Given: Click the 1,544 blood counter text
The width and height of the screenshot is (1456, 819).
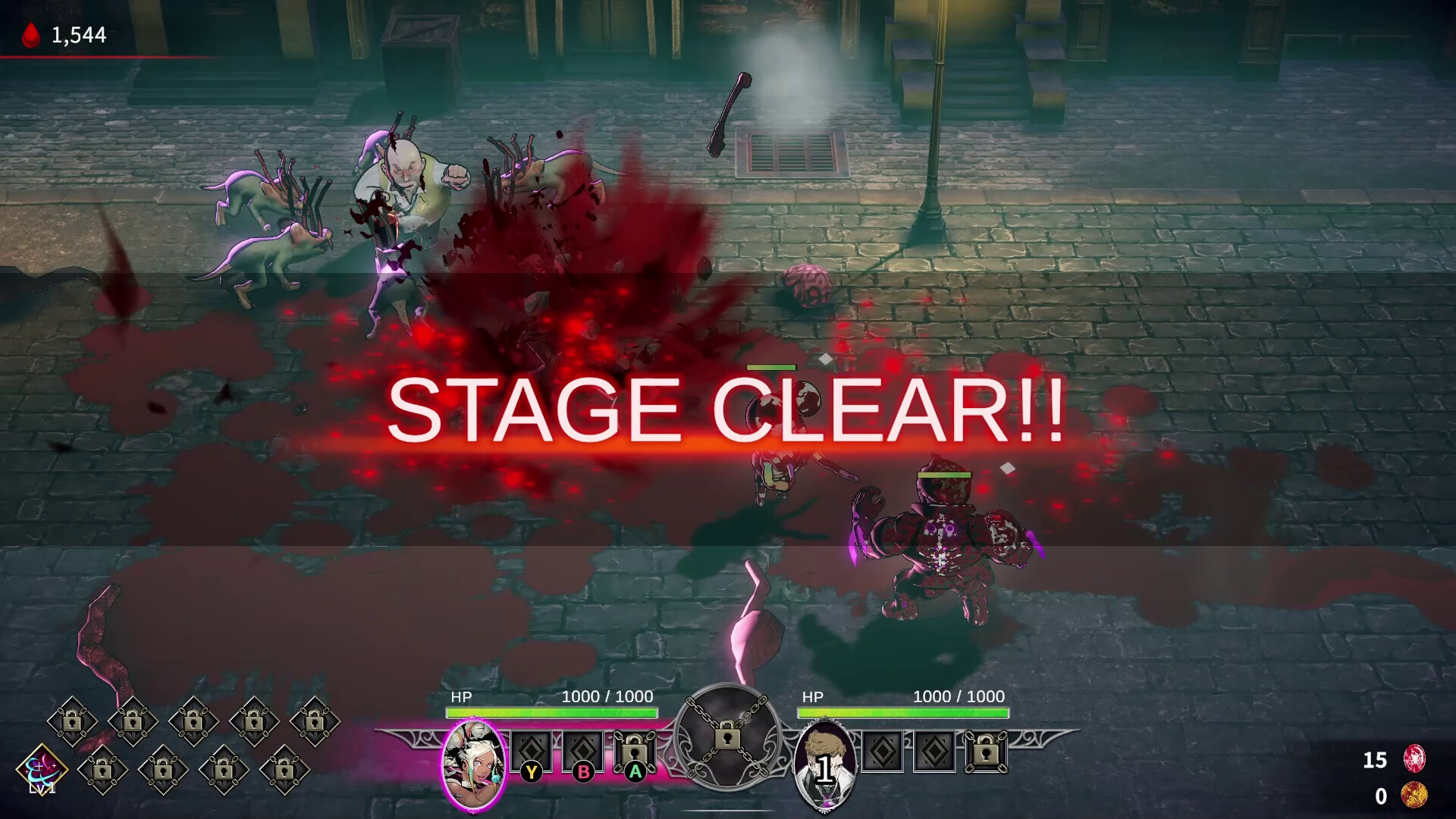Looking at the screenshot, I should coord(78,32).
